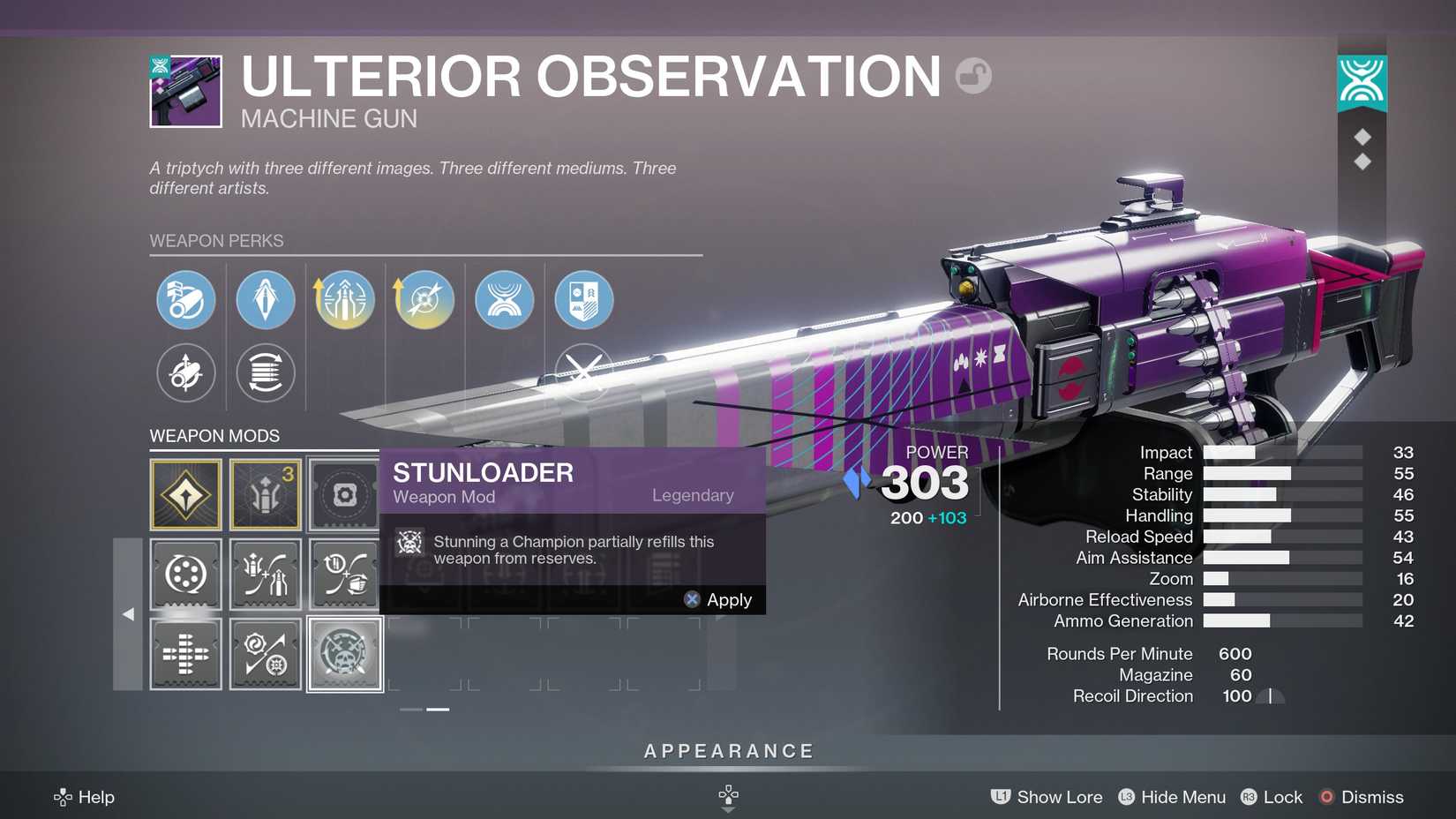The width and height of the screenshot is (1456, 819).
Task: Select the Stunloader skull mod icon
Action: (344, 654)
